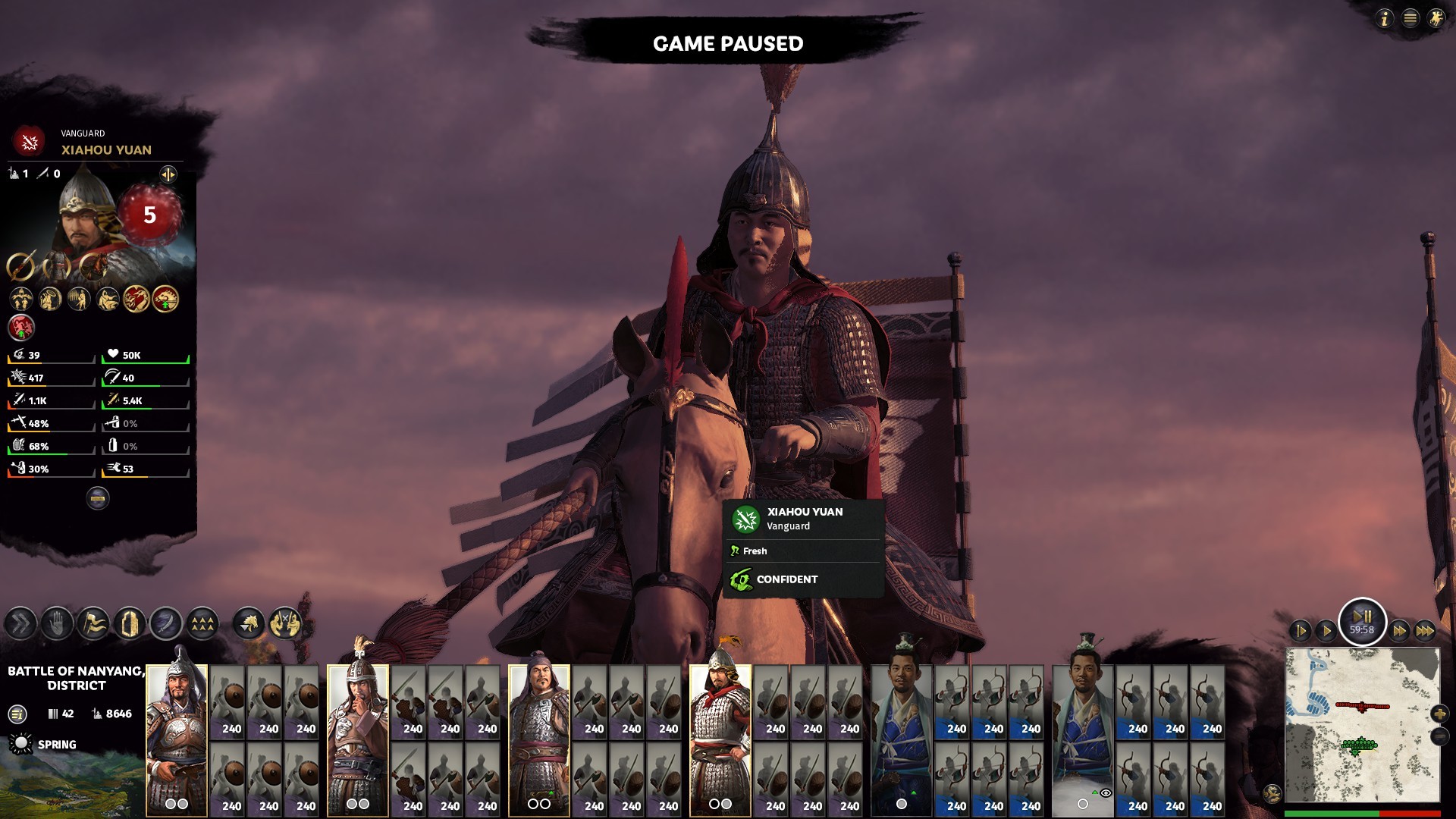
Task: Toggle the run double-arrow order button
Action: [20, 624]
